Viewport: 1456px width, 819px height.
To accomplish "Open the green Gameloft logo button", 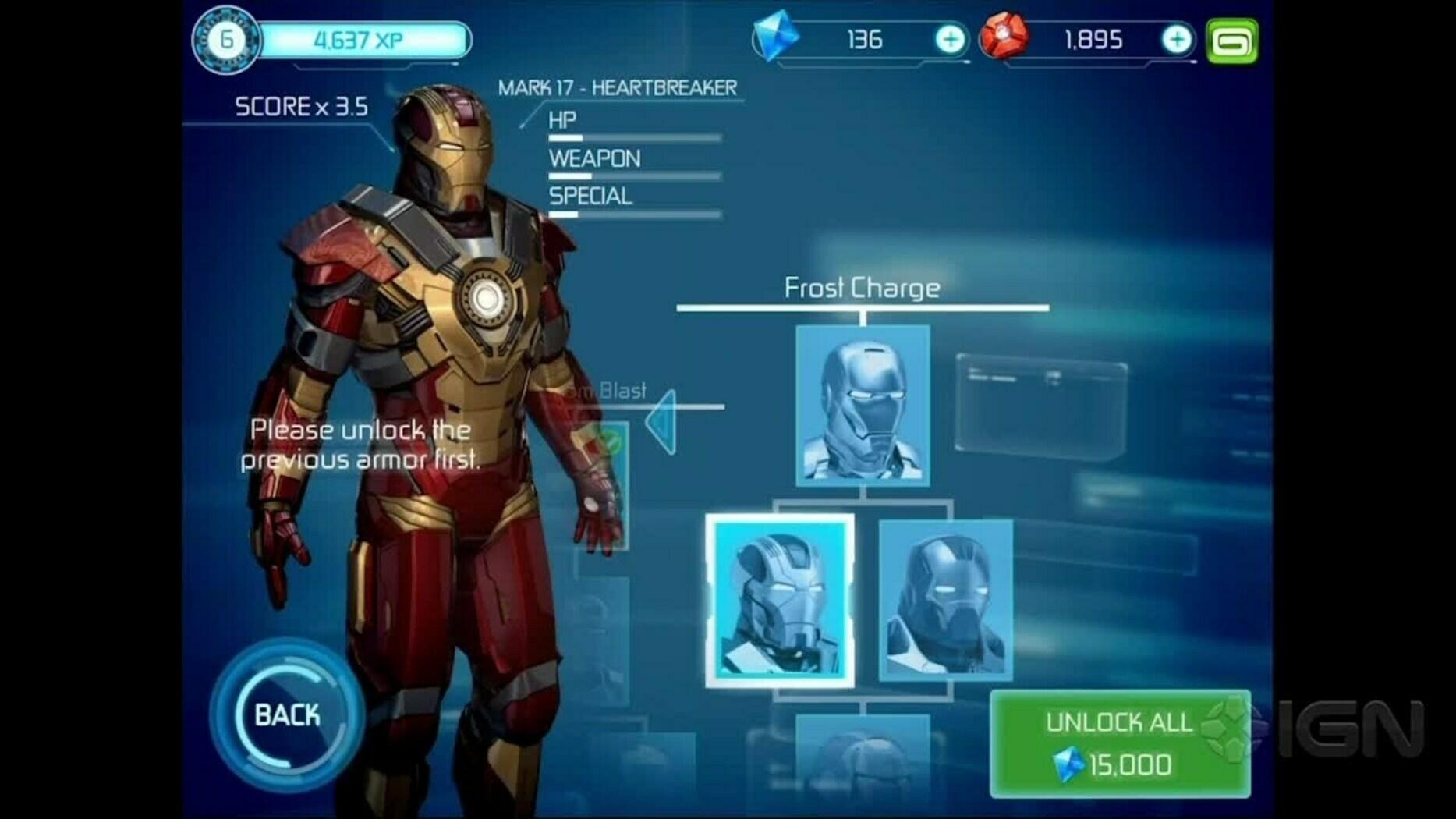I will pos(1231,41).
